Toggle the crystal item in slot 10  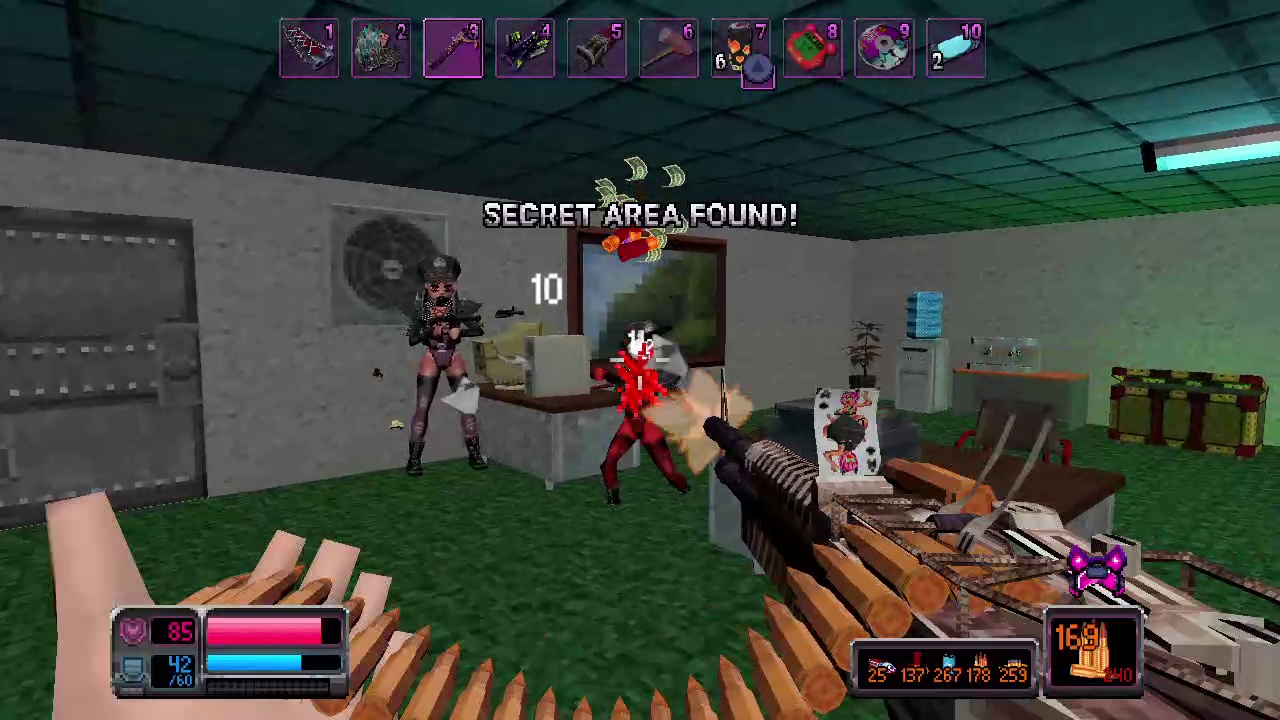pos(957,47)
